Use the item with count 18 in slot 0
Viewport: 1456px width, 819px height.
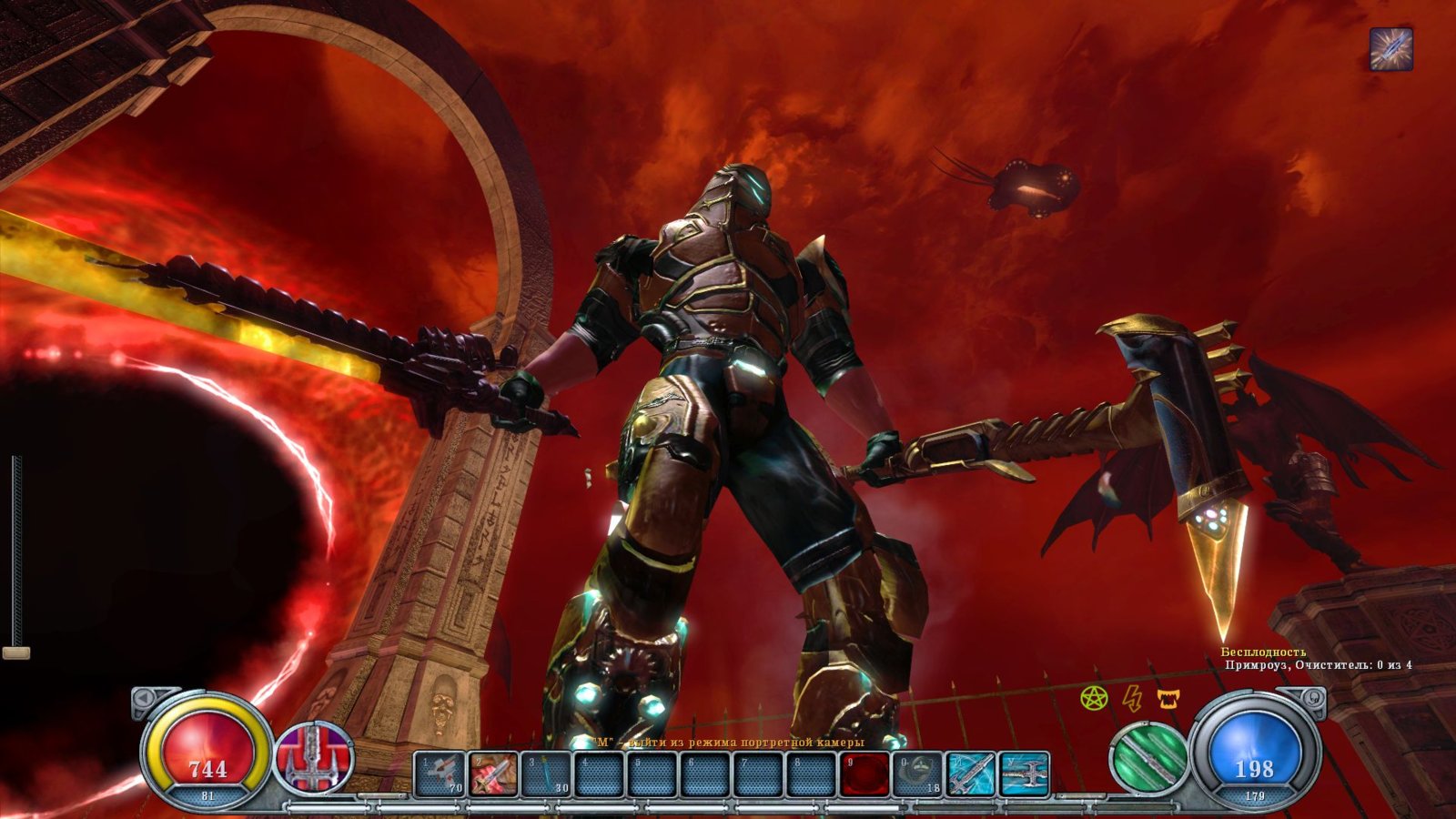pyautogui.click(x=917, y=774)
